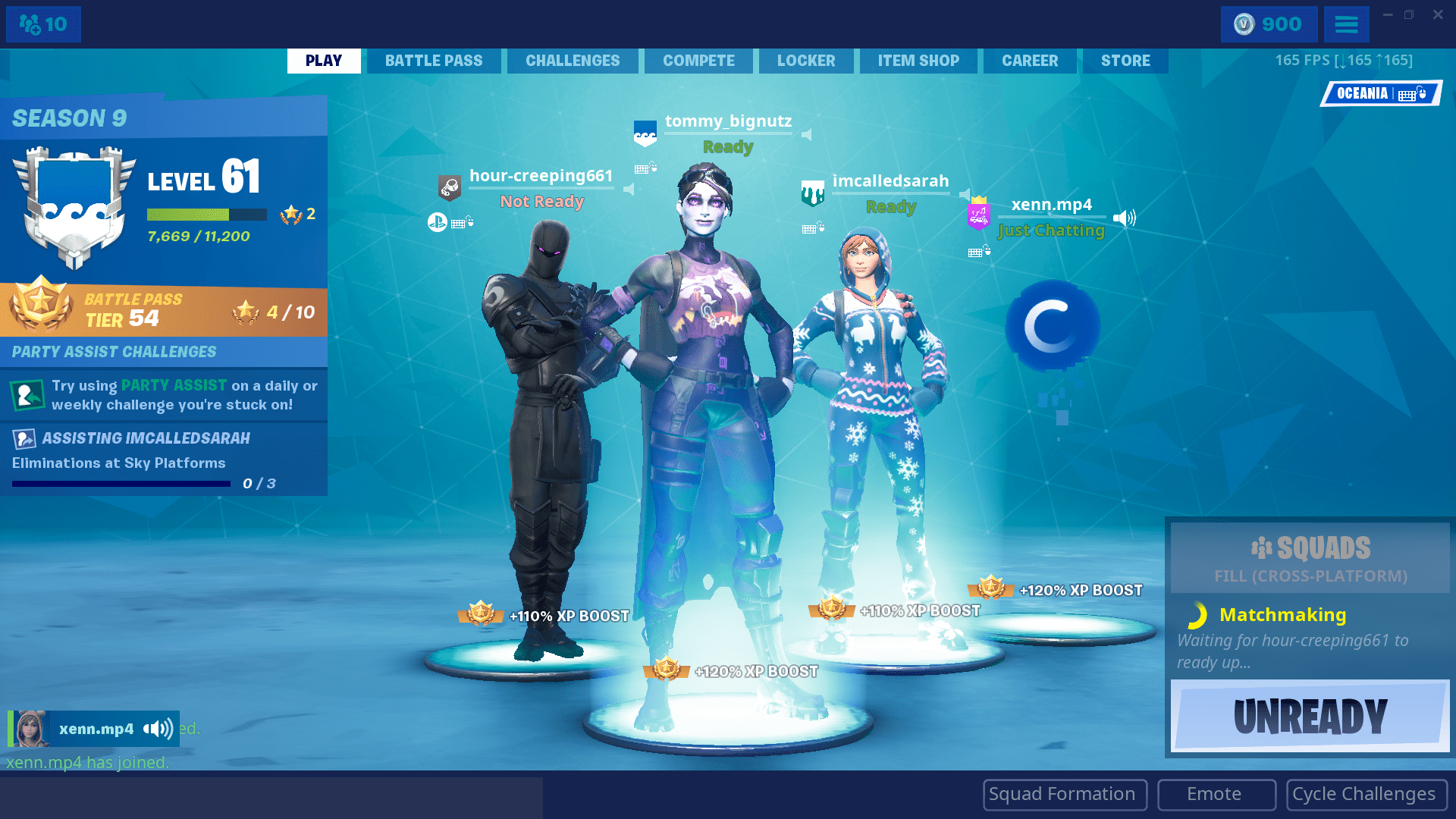Open the V-Bucks balance showing 900
This screenshot has width=1456, height=819.
(x=1268, y=24)
